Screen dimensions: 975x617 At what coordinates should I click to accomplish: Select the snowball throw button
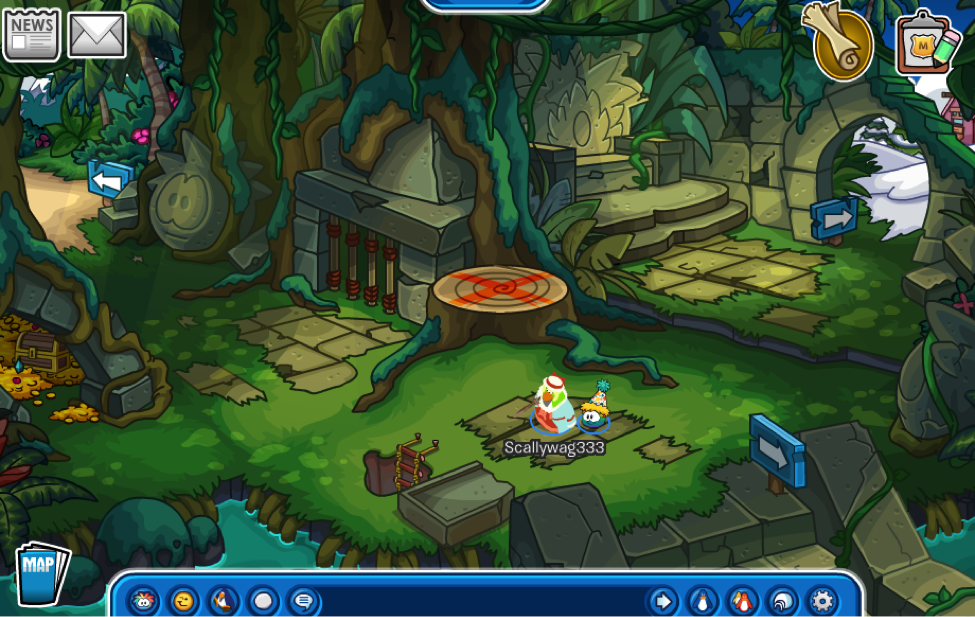(x=263, y=601)
